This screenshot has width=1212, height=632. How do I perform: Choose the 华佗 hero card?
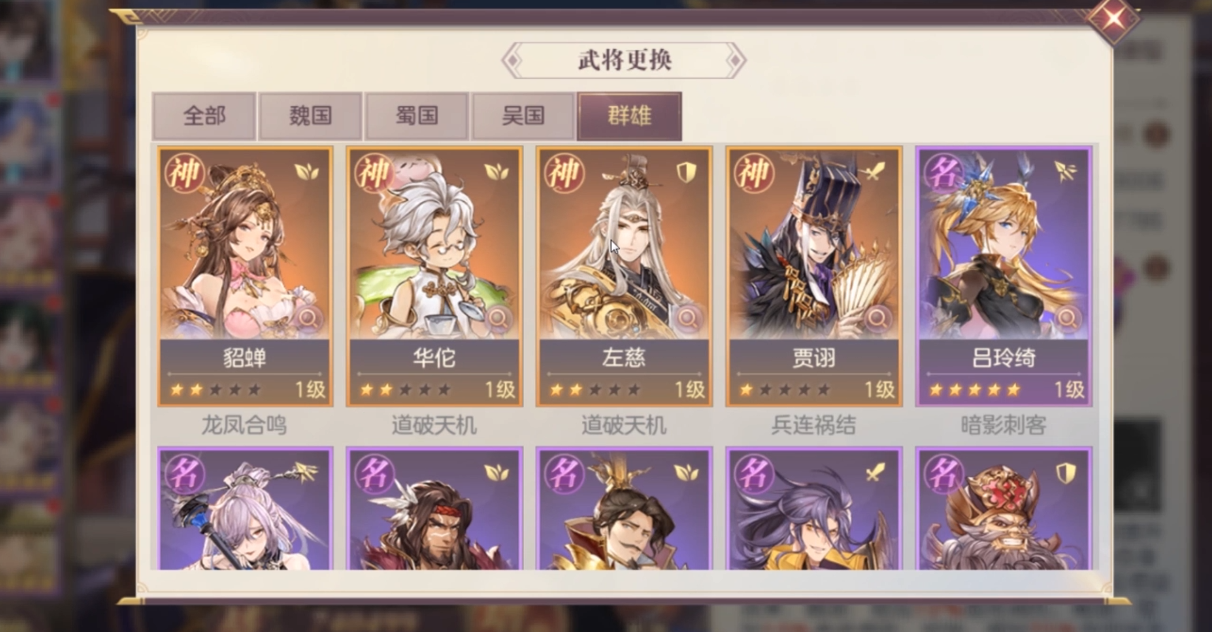[434, 260]
